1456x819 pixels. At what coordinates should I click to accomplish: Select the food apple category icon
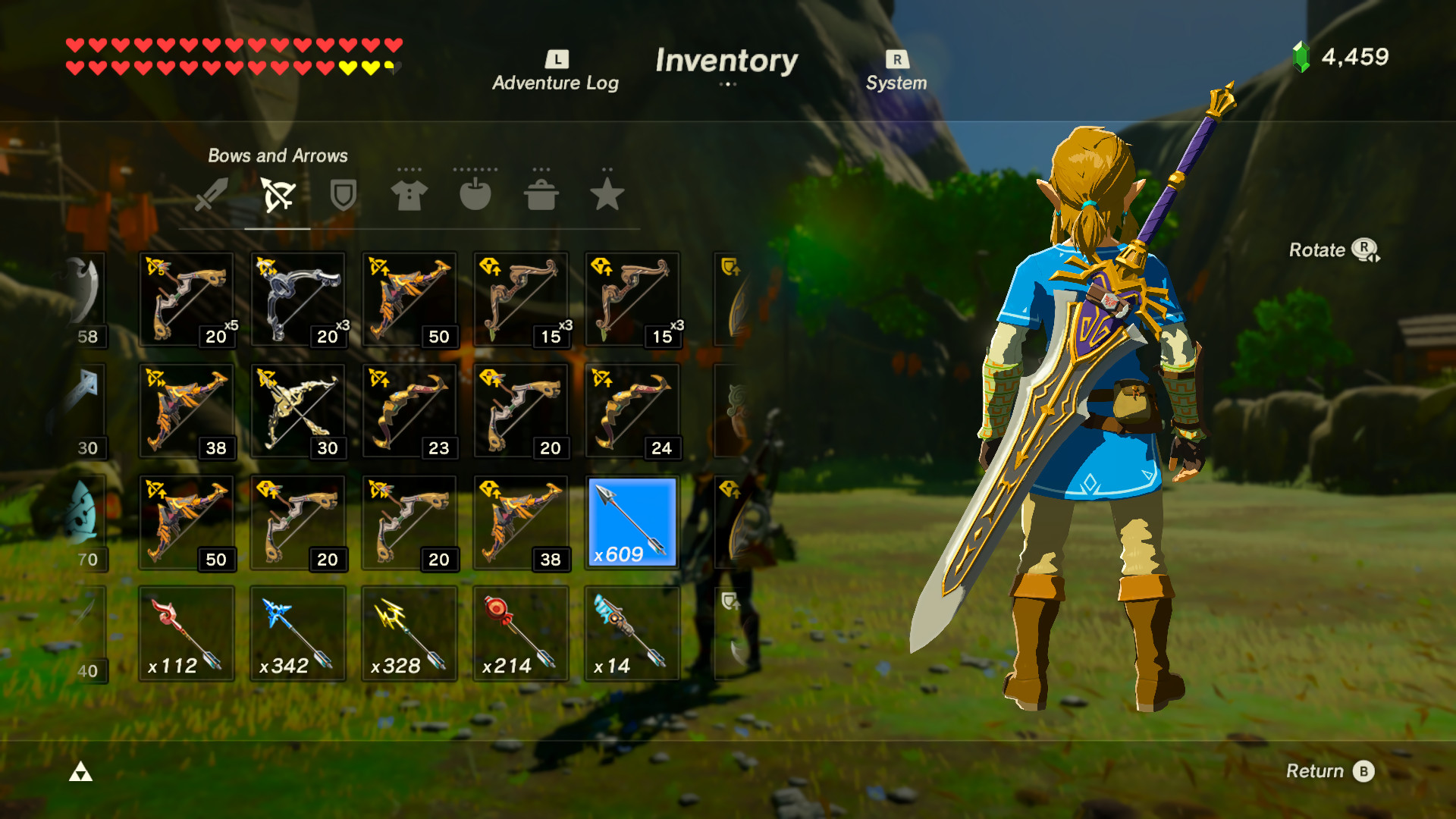pos(475,196)
